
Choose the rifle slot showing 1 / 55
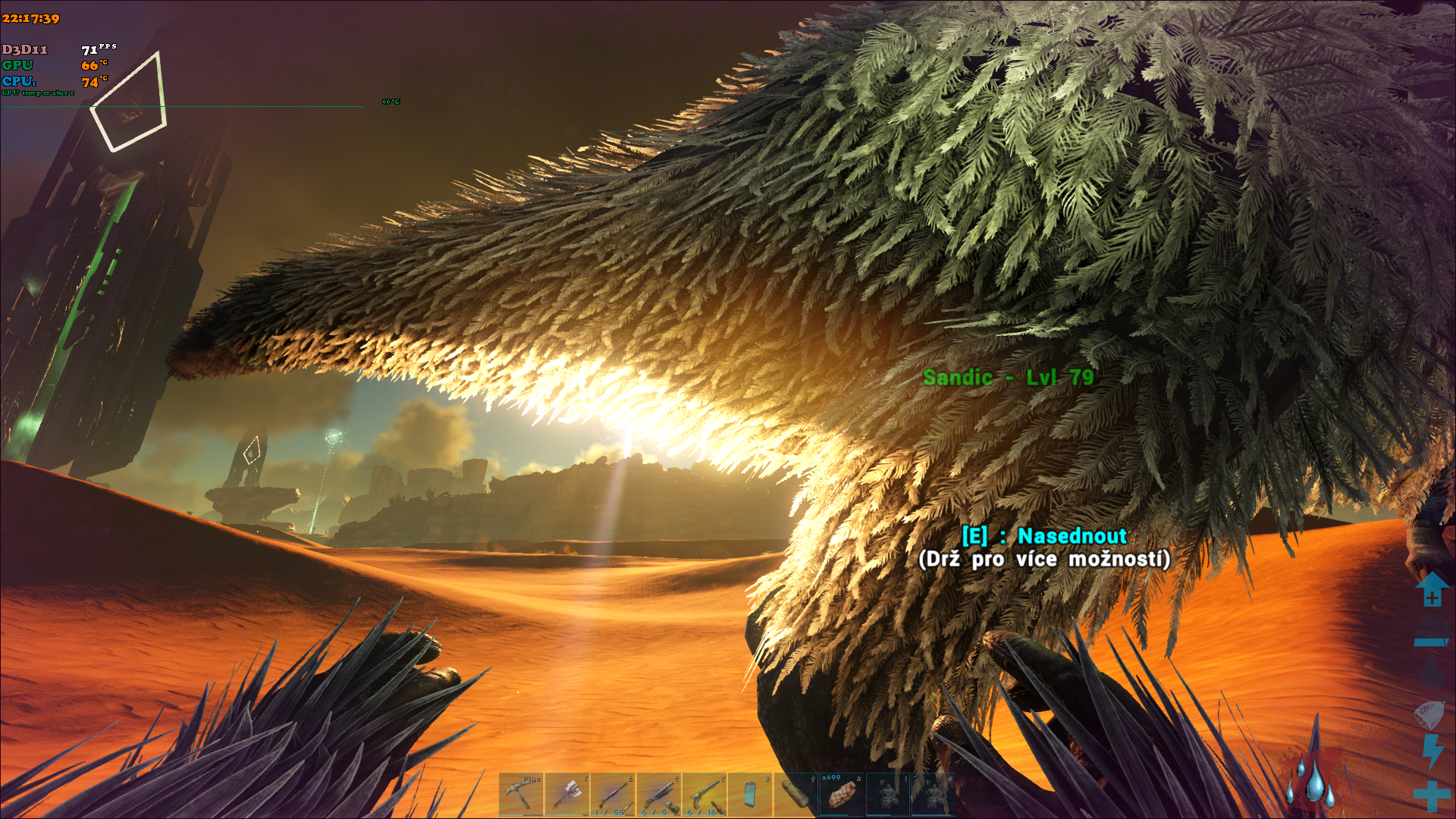613,795
